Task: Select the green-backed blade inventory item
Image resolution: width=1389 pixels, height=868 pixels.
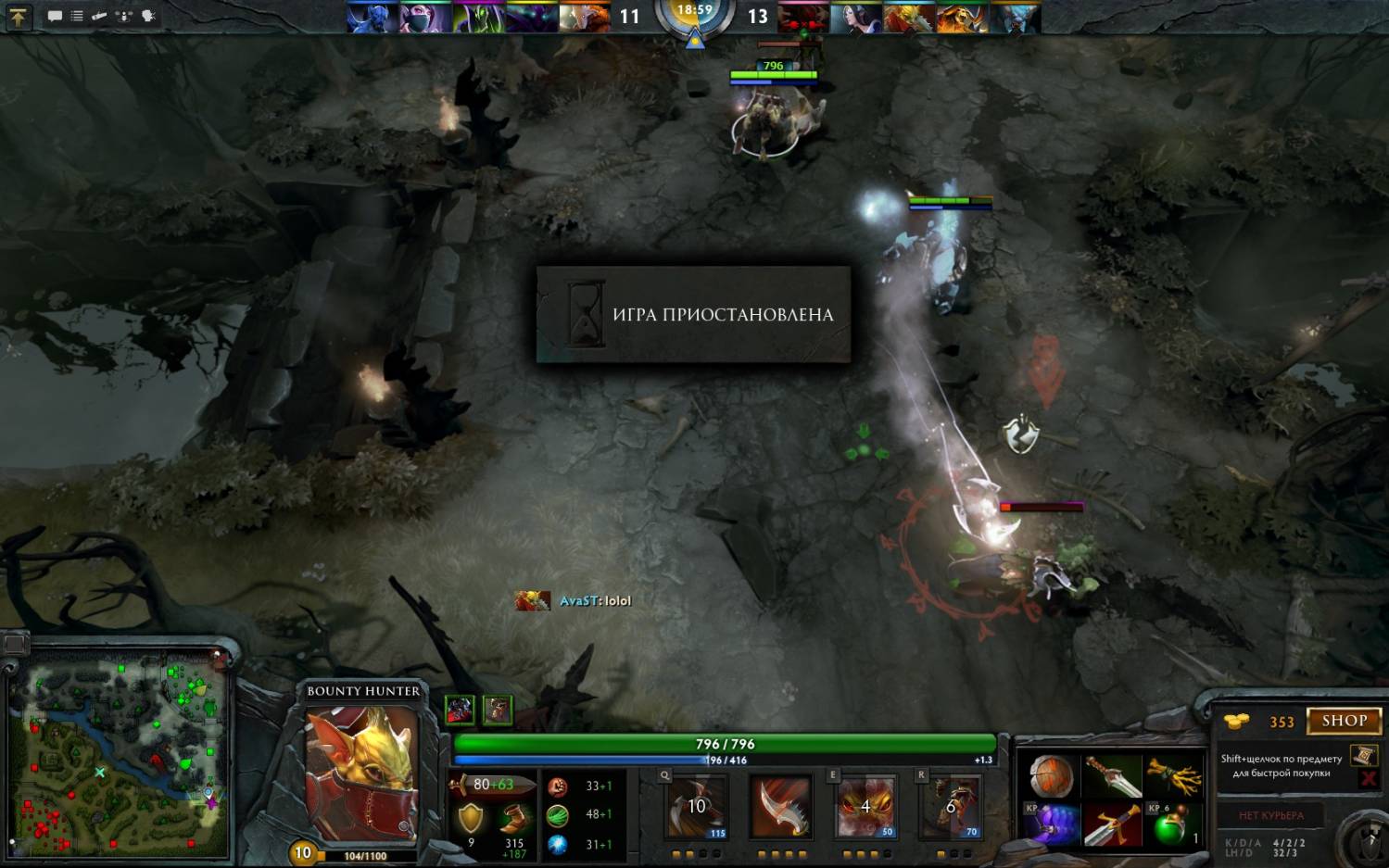Action: pyautogui.click(x=1112, y=776)
